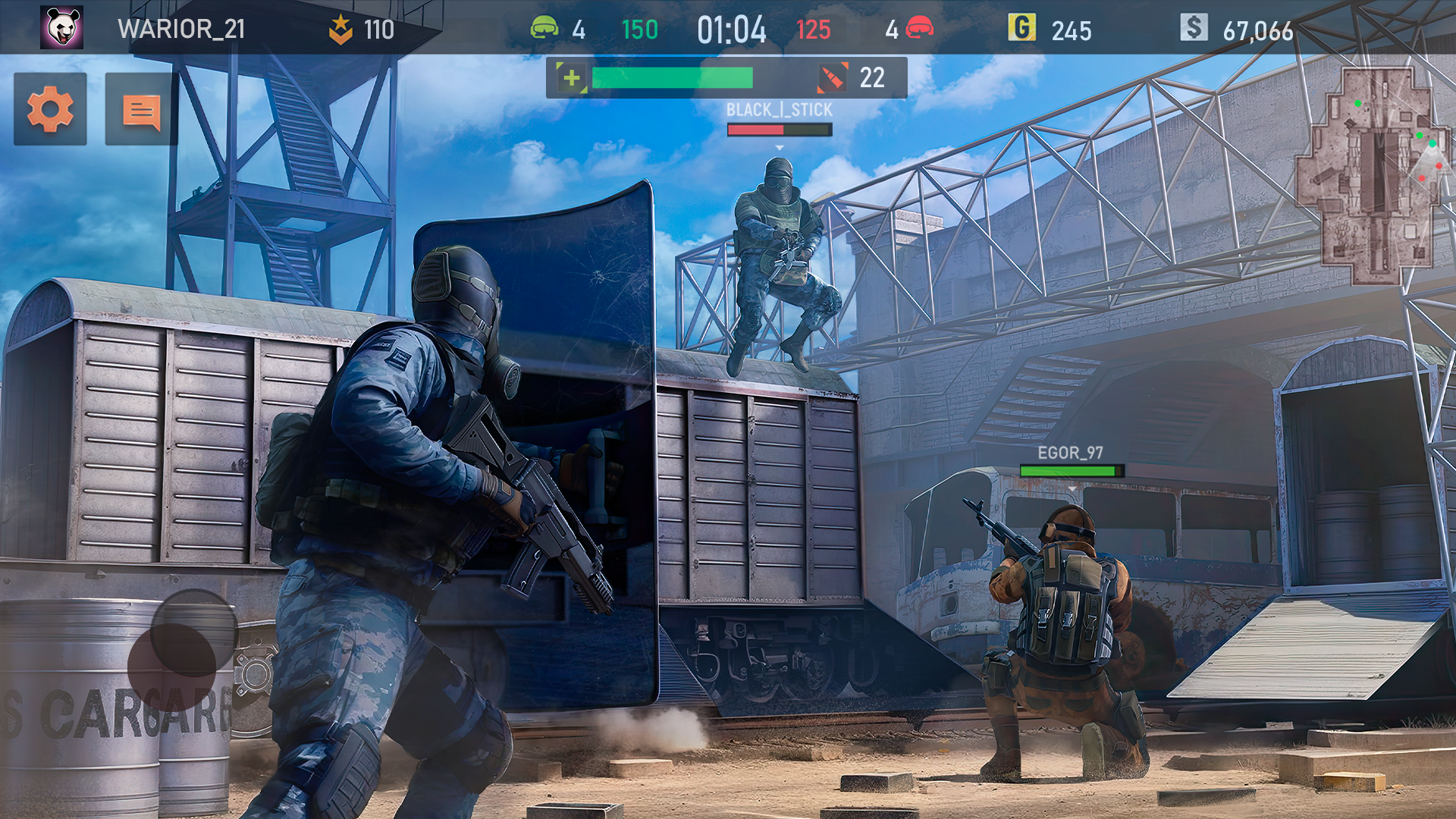This screenshot has width=1456, height=819.
Task: Click the grenade counter showing 22
Action: 871,76
